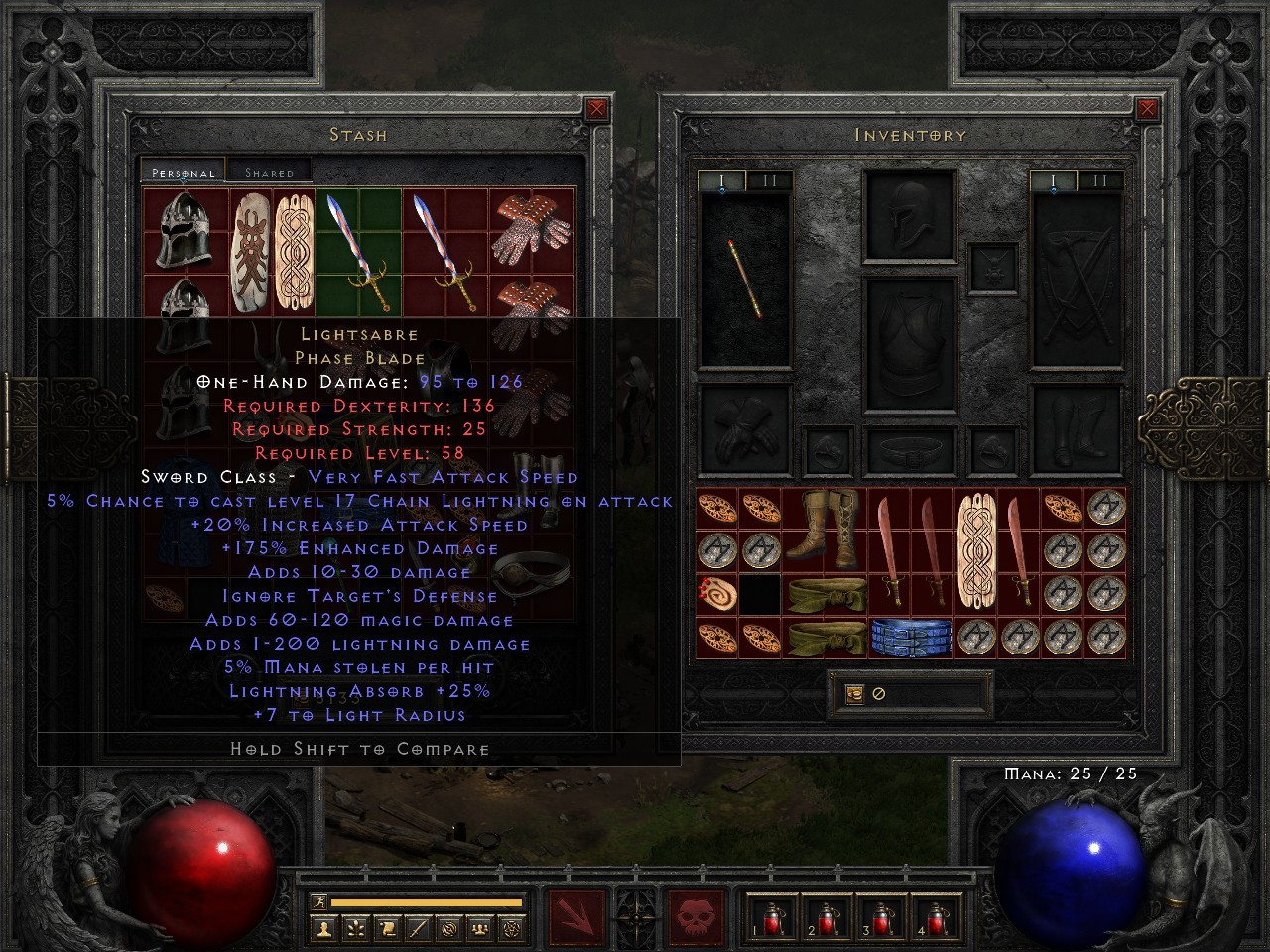
Task: Click the gold coin icon in the inventory gold panel
Action: click(854, 695)
